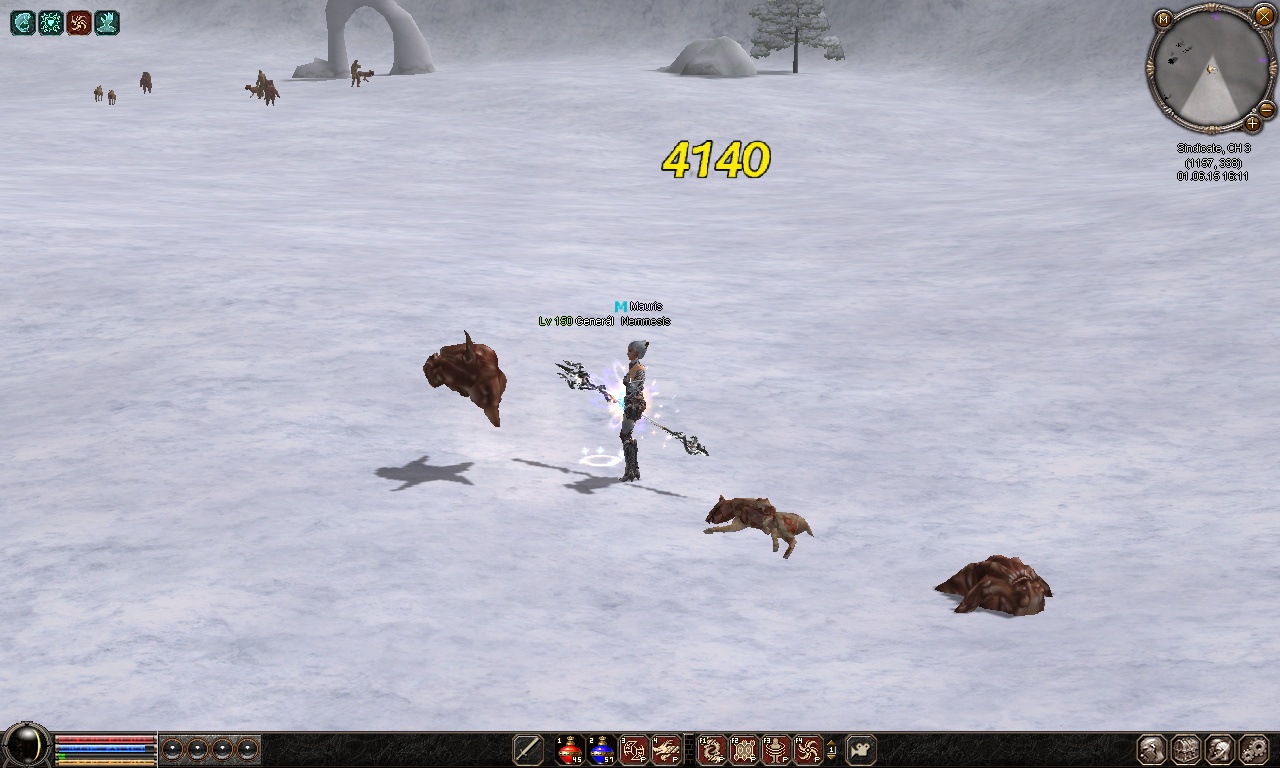Close the minimap with the X button
The height and width of the screenshot is (768, 1280).
[x=1265, y=15]
